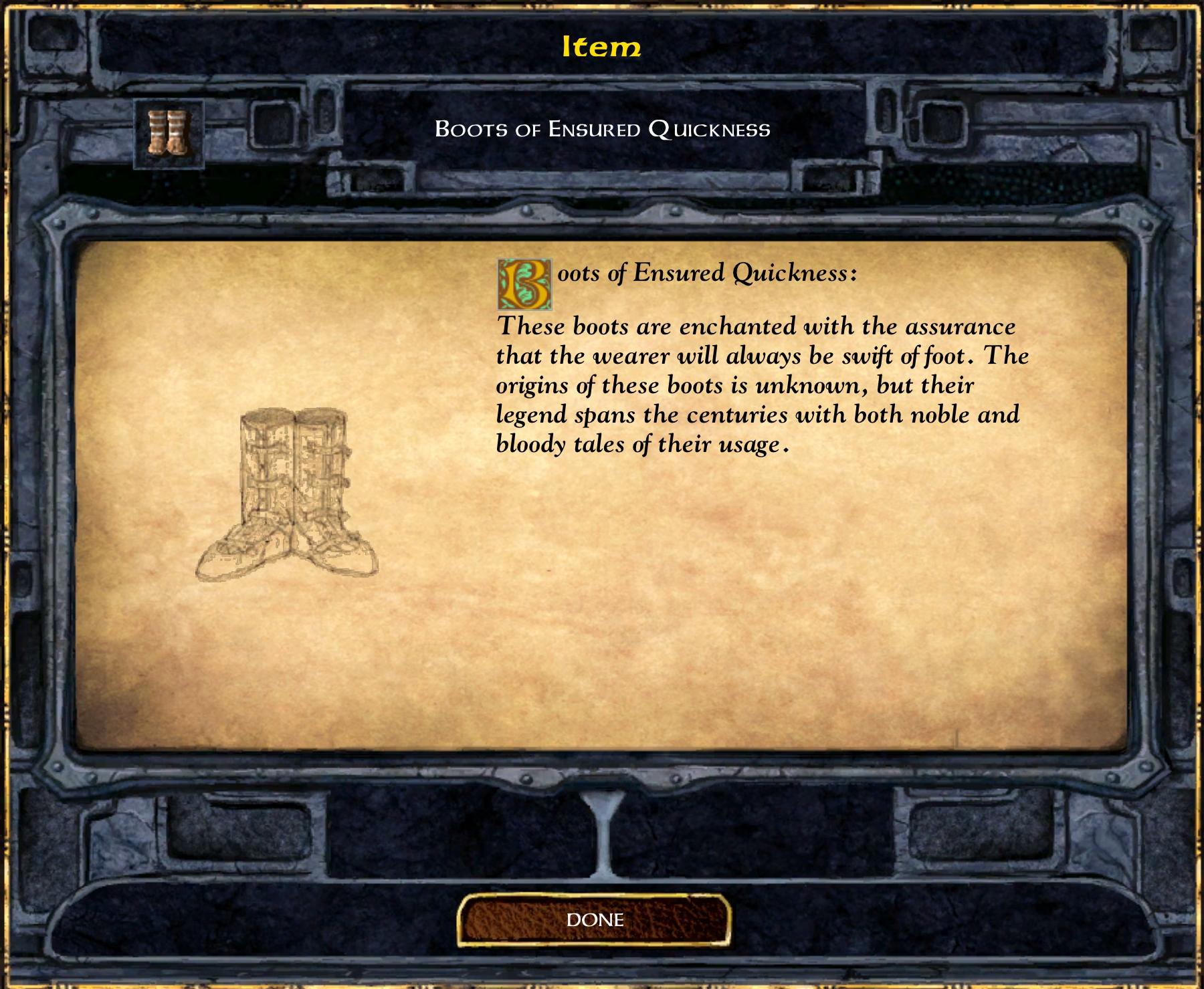Close the item description with Done

[x=594, y=919]
